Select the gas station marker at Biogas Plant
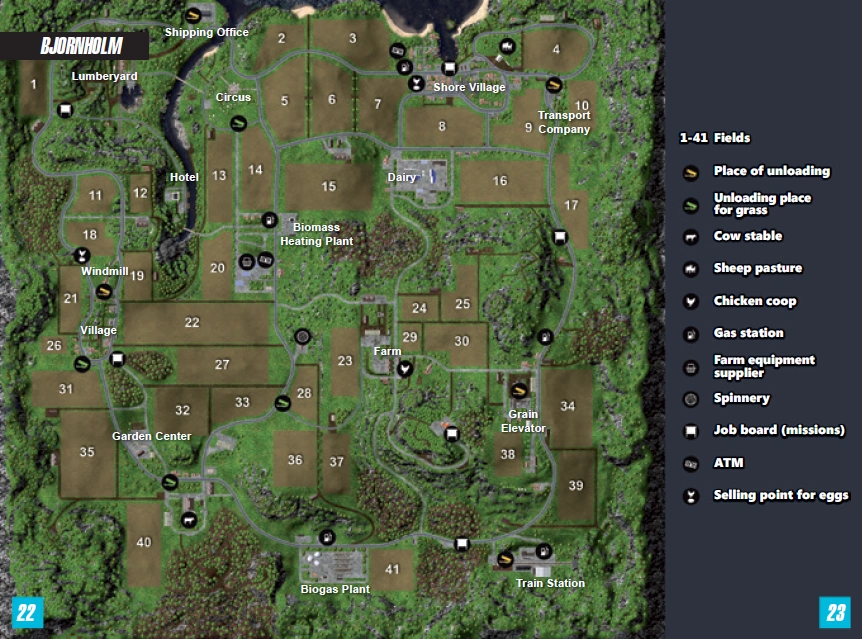The image size is (862, 639). point(326,537)
